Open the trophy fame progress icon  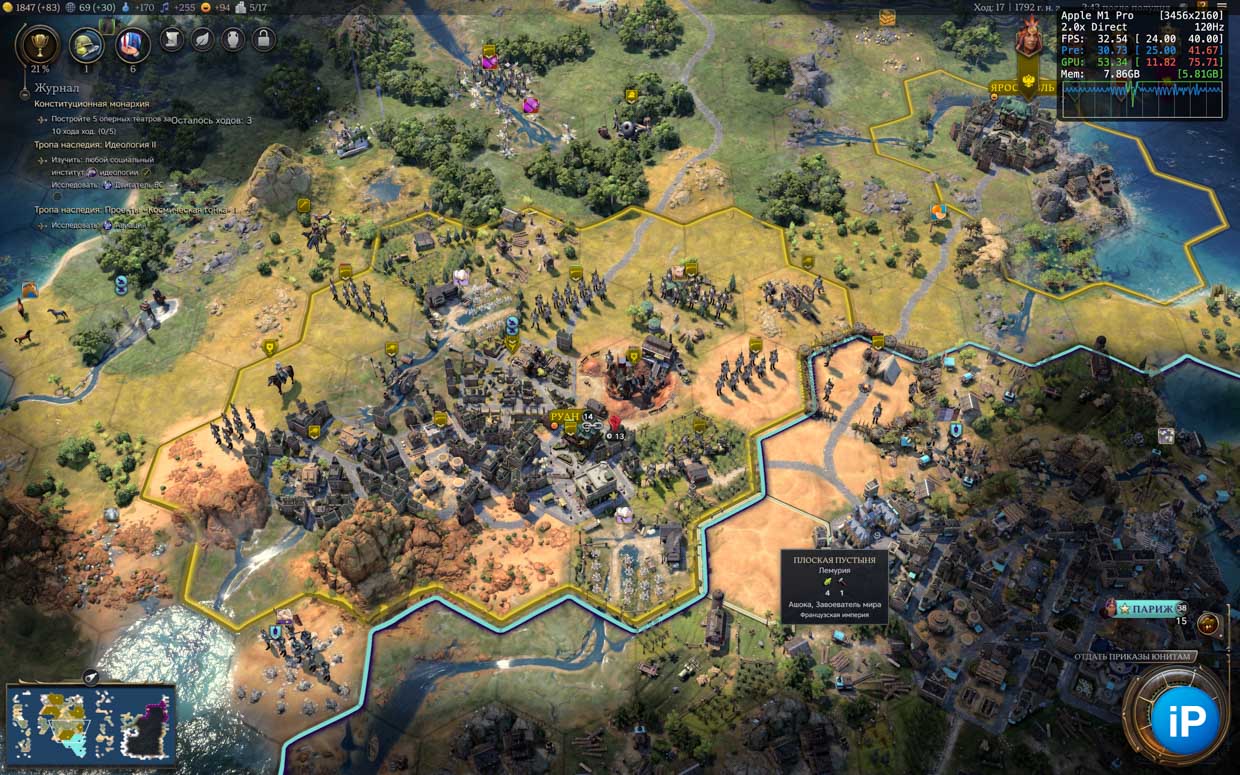coord(38,44)
